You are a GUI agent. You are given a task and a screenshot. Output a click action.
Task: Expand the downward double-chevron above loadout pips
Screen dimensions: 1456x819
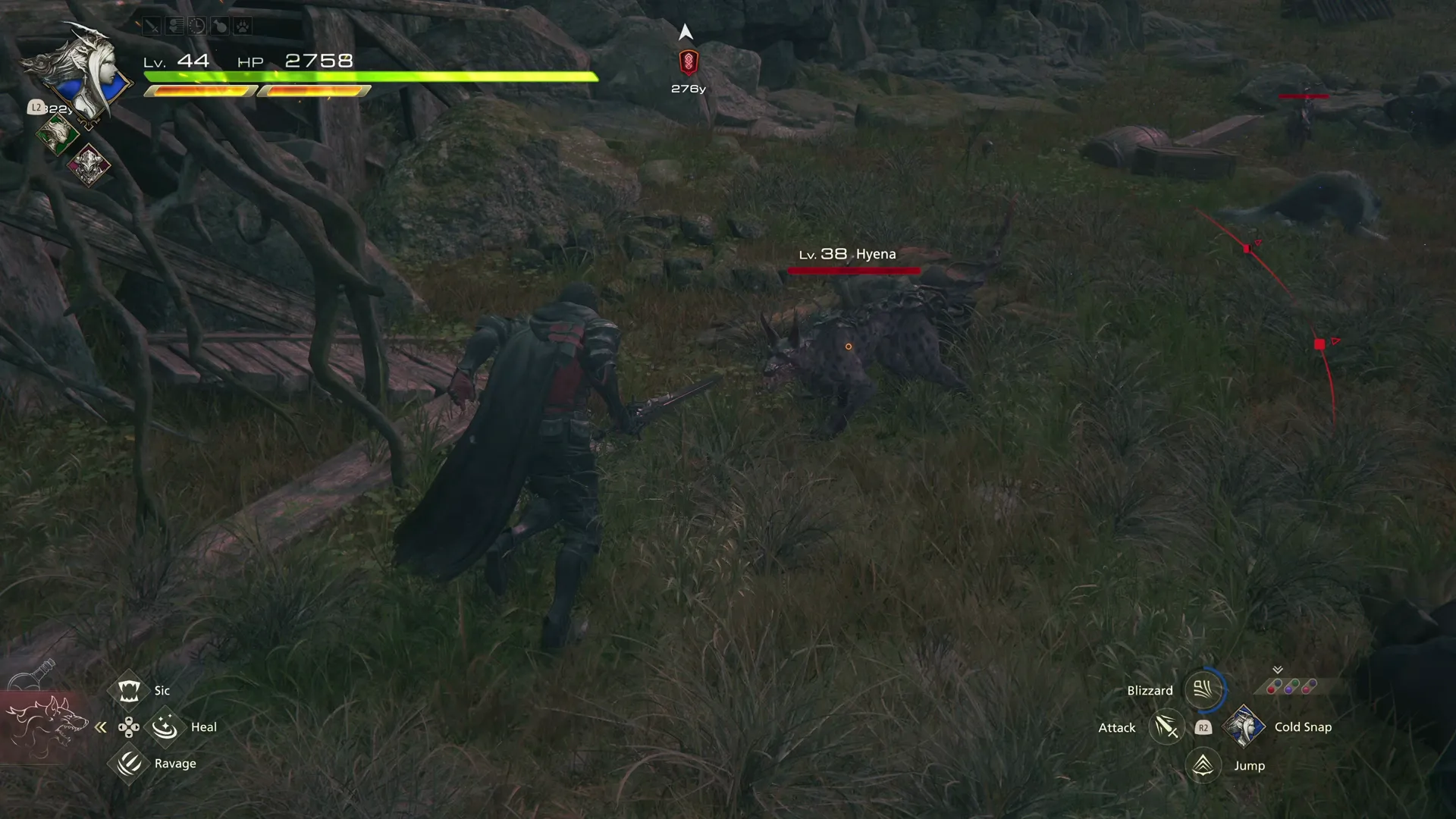(1277, 670)
